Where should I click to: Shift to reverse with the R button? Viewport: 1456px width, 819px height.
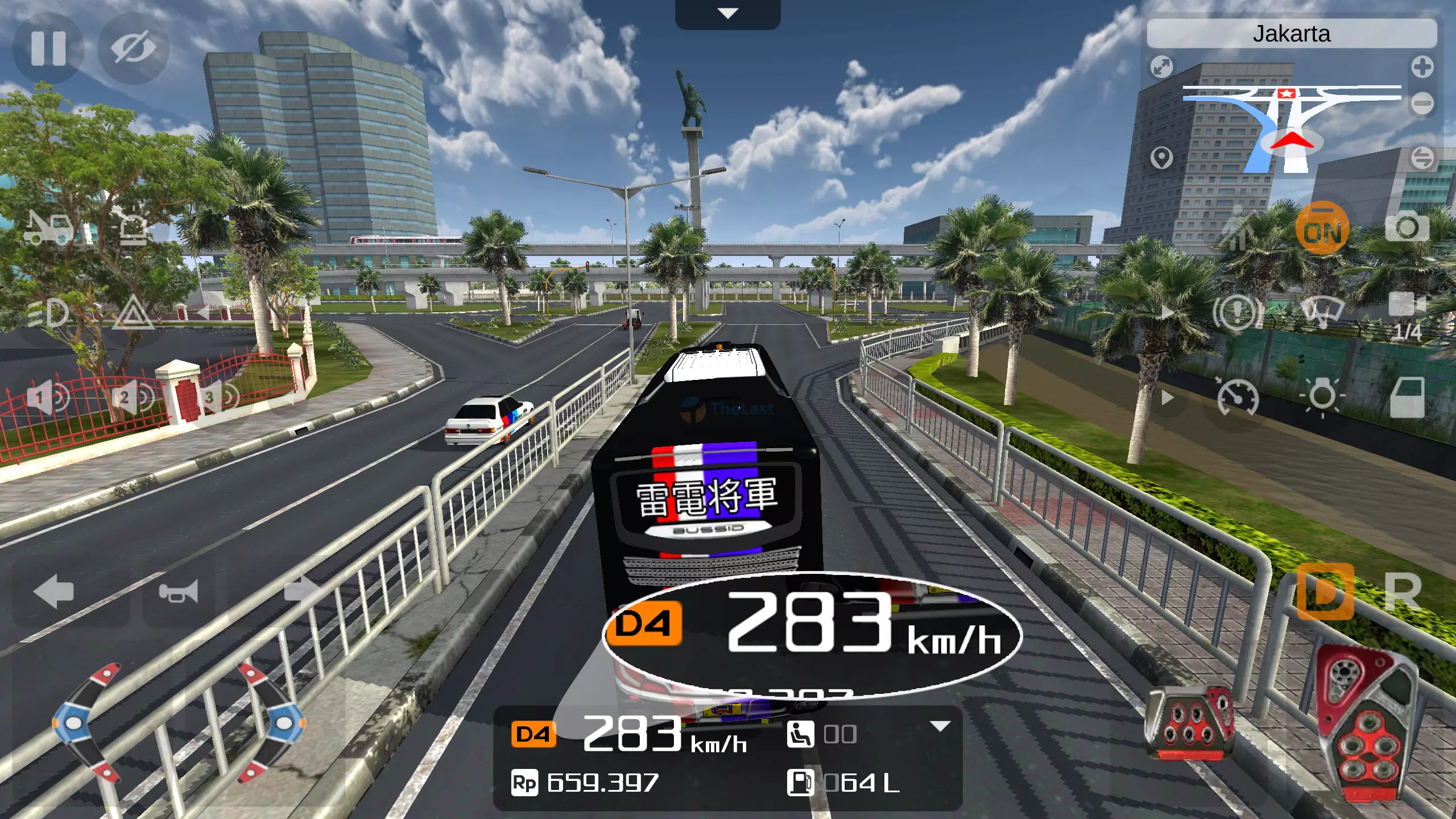[1405, 591]
